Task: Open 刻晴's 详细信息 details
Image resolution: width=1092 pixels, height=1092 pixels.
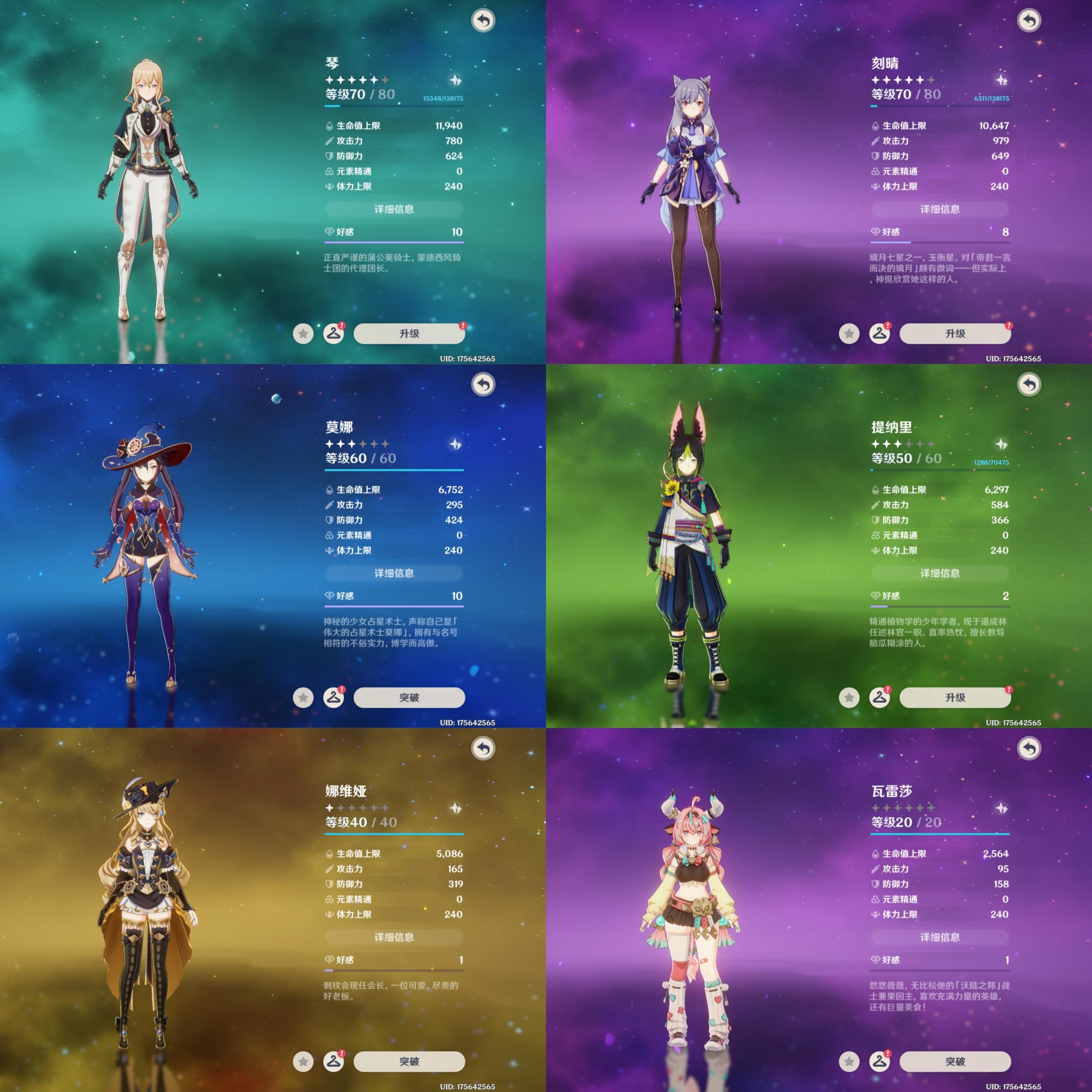Action: tap(940, 209)
